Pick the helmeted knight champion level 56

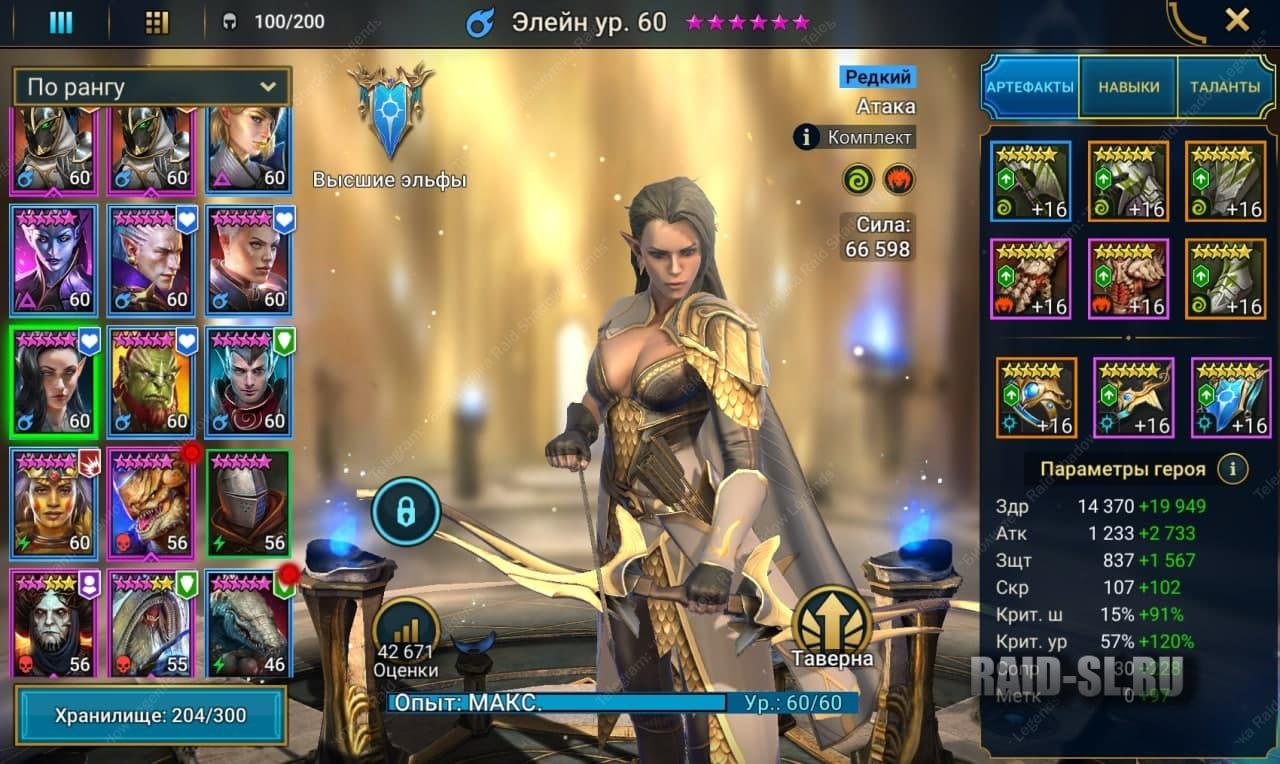(x=248, y=504)
